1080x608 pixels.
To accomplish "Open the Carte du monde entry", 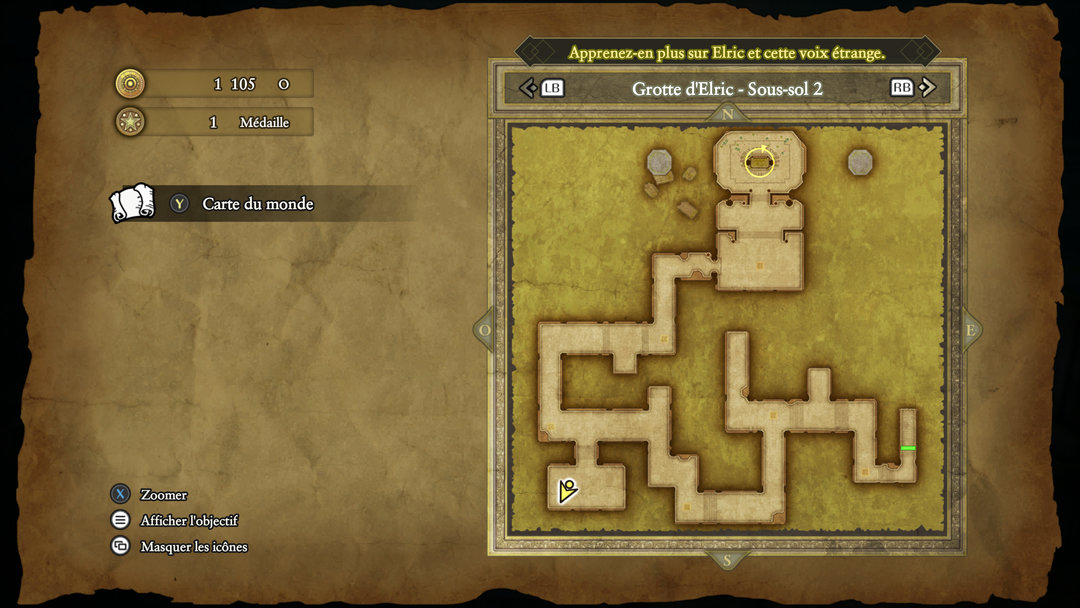I will pyautogui.click(x=257, y=204).
